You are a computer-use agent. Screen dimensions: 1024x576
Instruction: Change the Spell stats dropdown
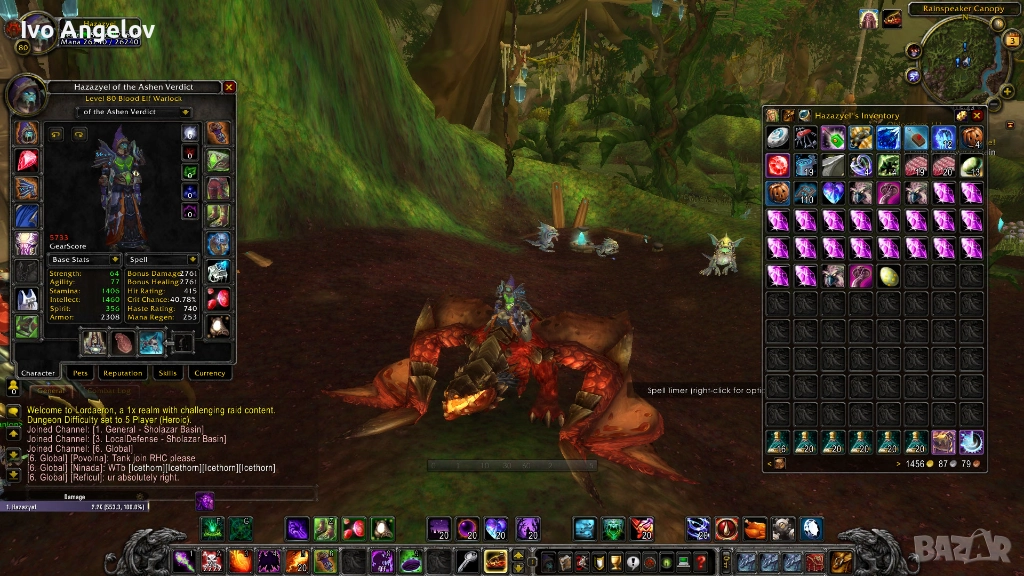(x=193, y=259)
